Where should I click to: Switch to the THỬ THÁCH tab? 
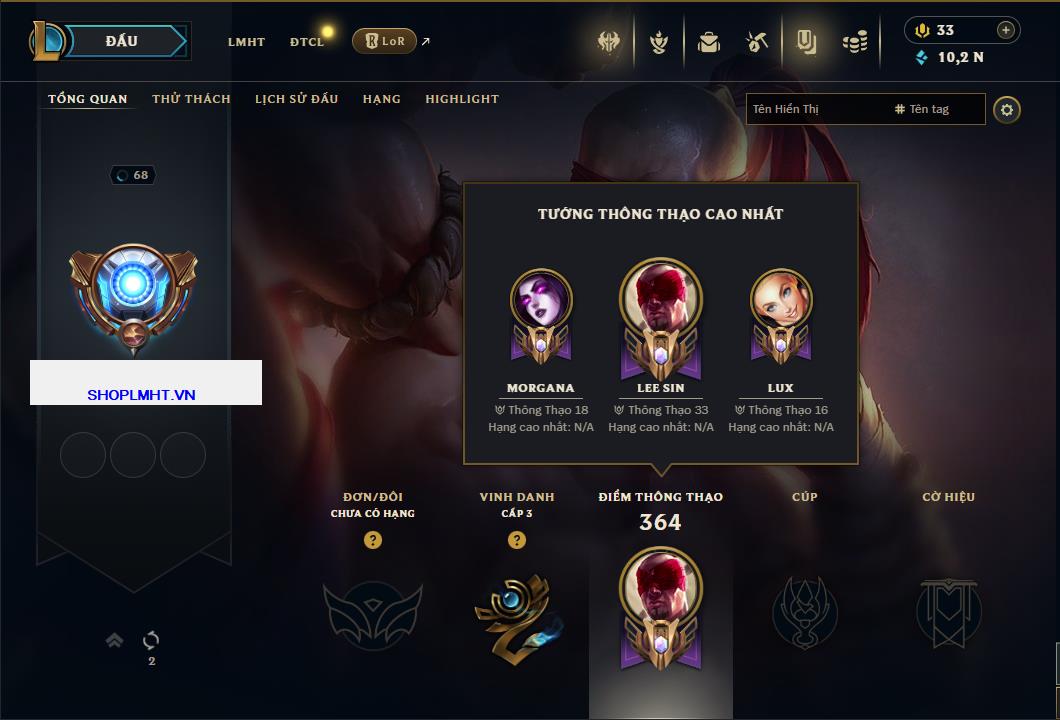click(191, 99)
